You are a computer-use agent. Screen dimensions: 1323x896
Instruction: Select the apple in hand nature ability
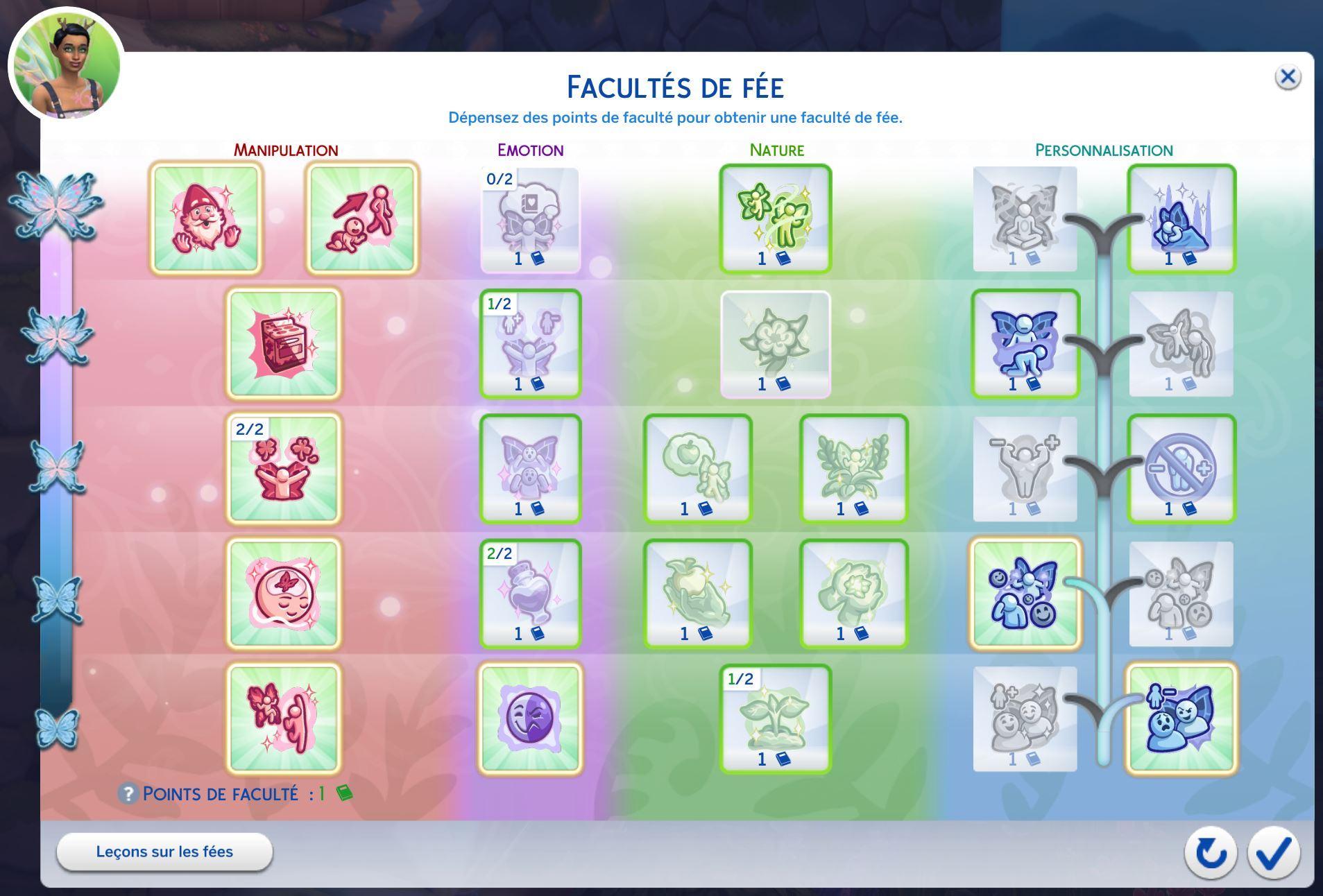(x=698, y=594)
